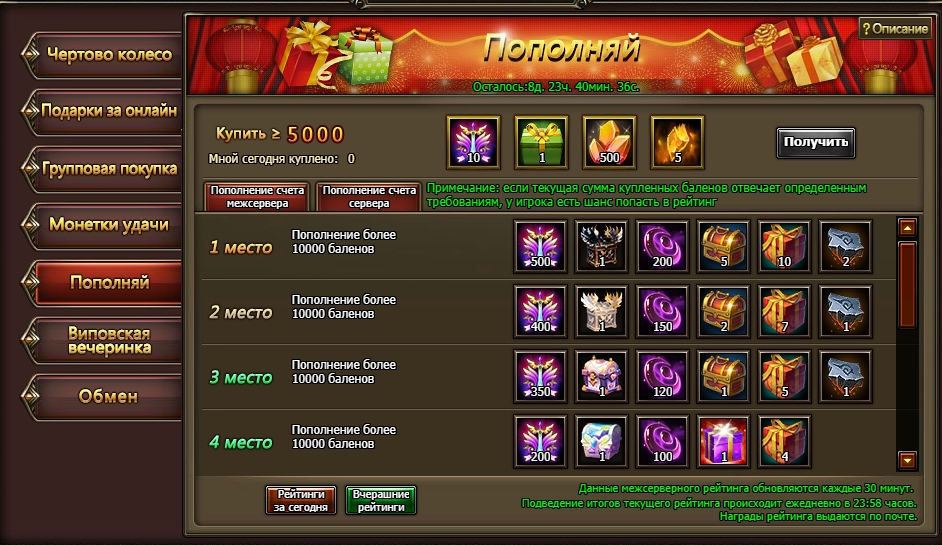View Вчерашние рейтинги
This screenshot has width=942, height=545.
[380, 500]
